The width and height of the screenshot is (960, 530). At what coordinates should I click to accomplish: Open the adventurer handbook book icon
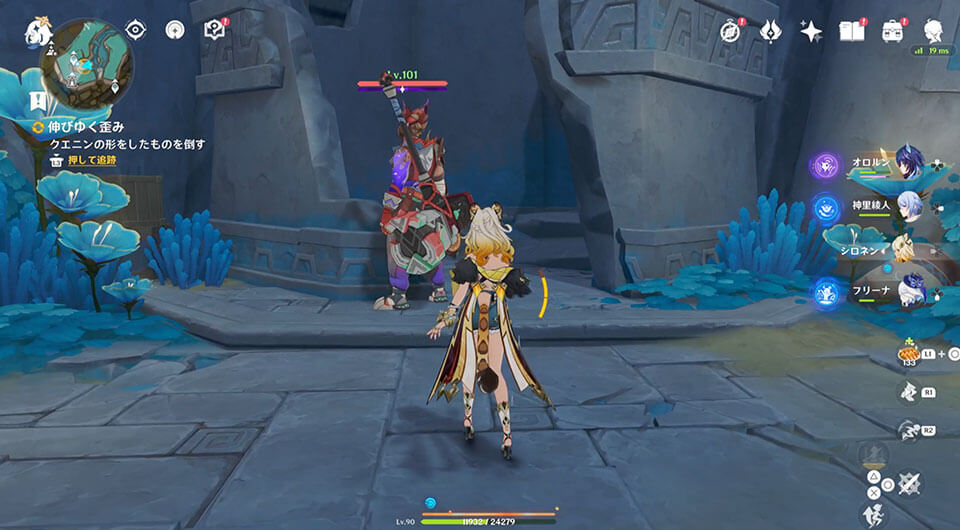[852, 31]
